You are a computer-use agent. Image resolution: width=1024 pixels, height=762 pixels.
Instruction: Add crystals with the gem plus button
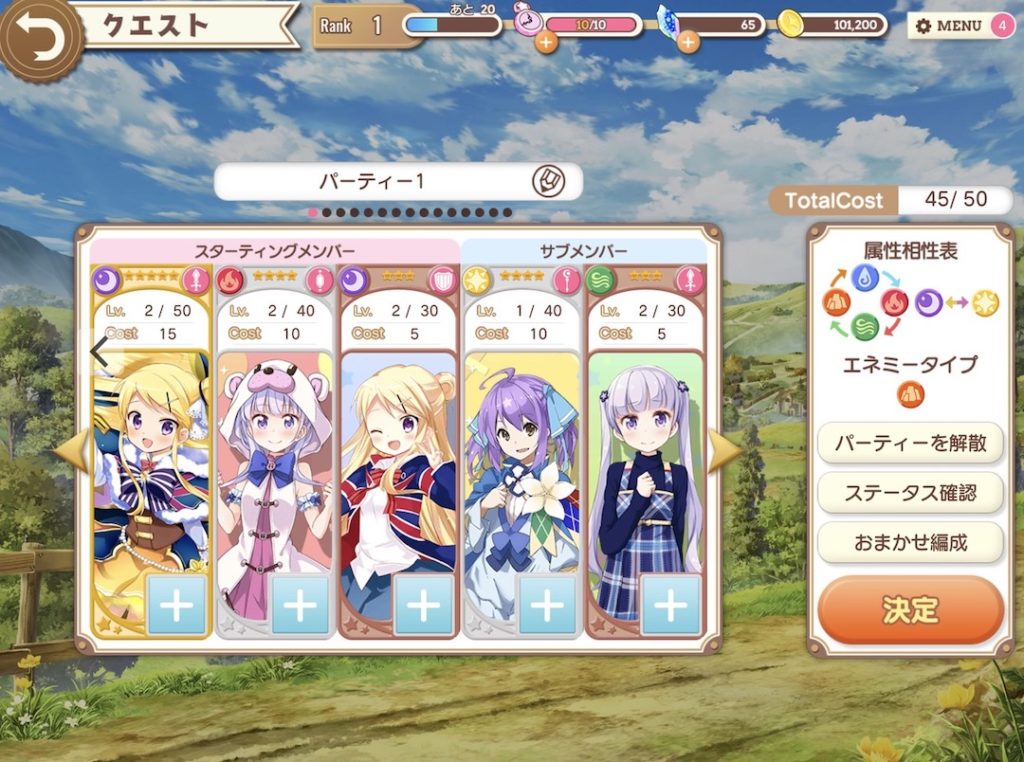(688, 42)
